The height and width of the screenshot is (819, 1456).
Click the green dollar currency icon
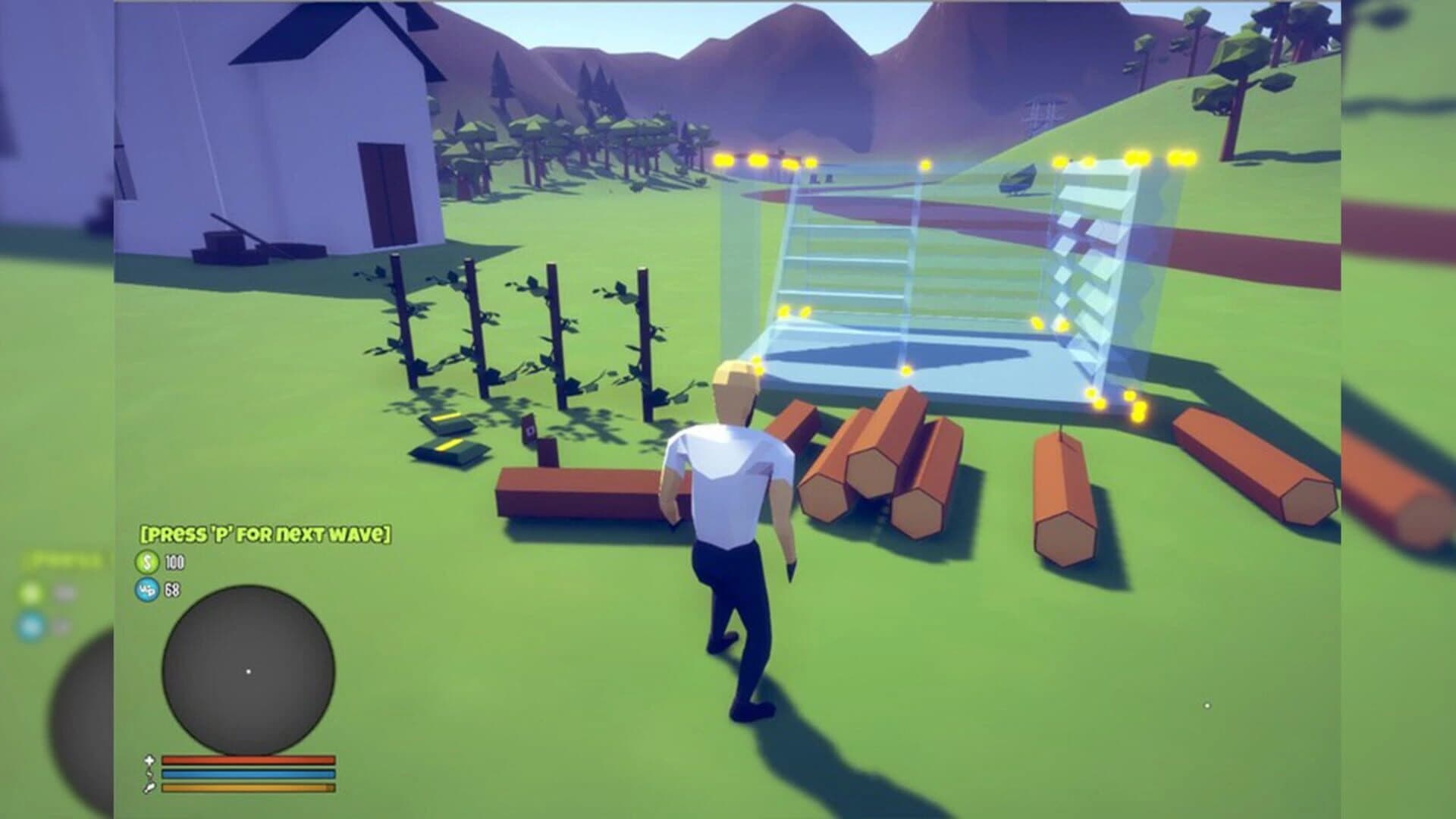pyautogui.click(x=148, y=563)
